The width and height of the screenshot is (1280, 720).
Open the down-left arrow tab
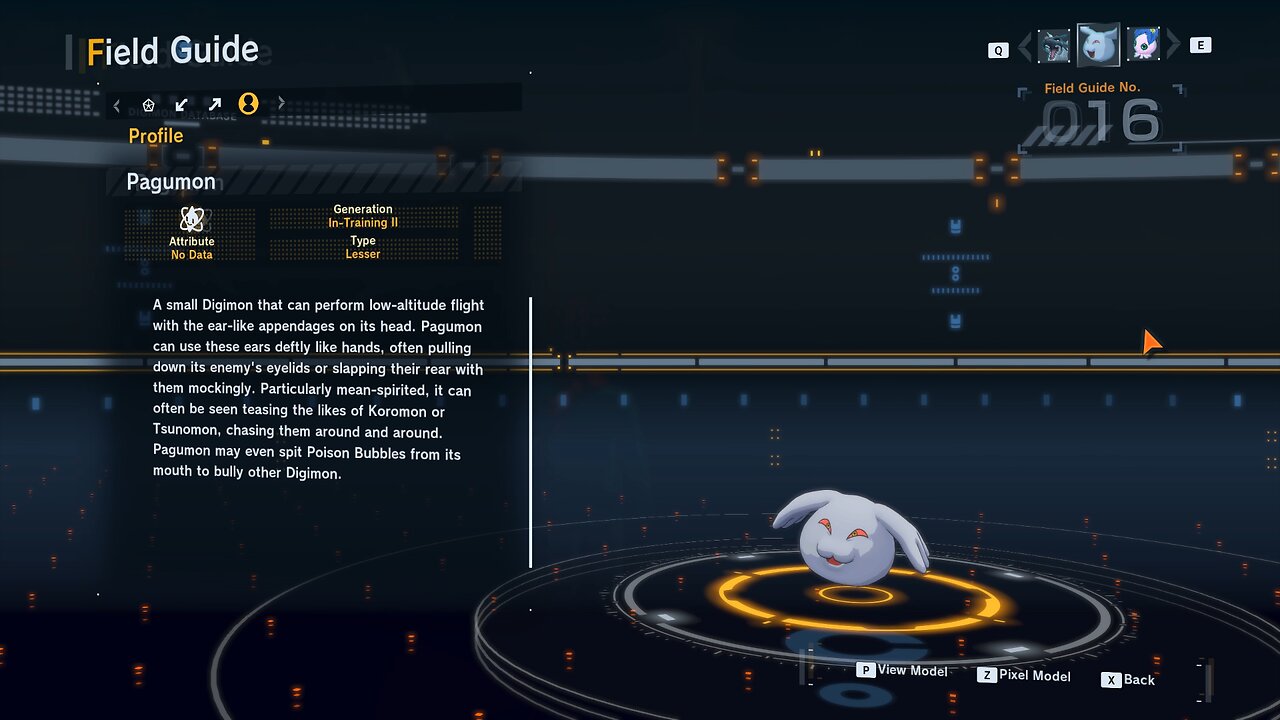tap(181, 104)
